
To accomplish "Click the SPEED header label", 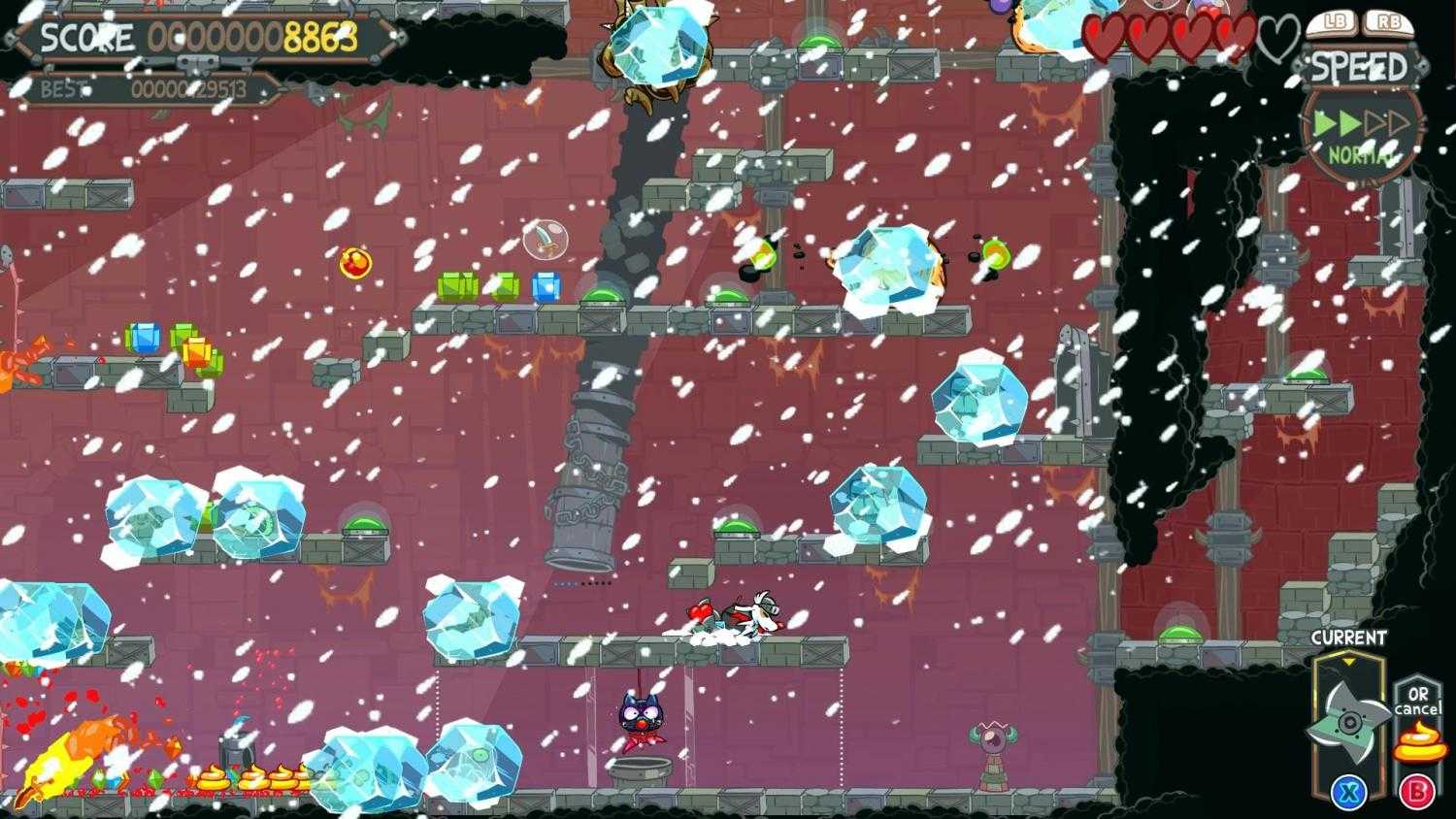I will [1359, 66].
